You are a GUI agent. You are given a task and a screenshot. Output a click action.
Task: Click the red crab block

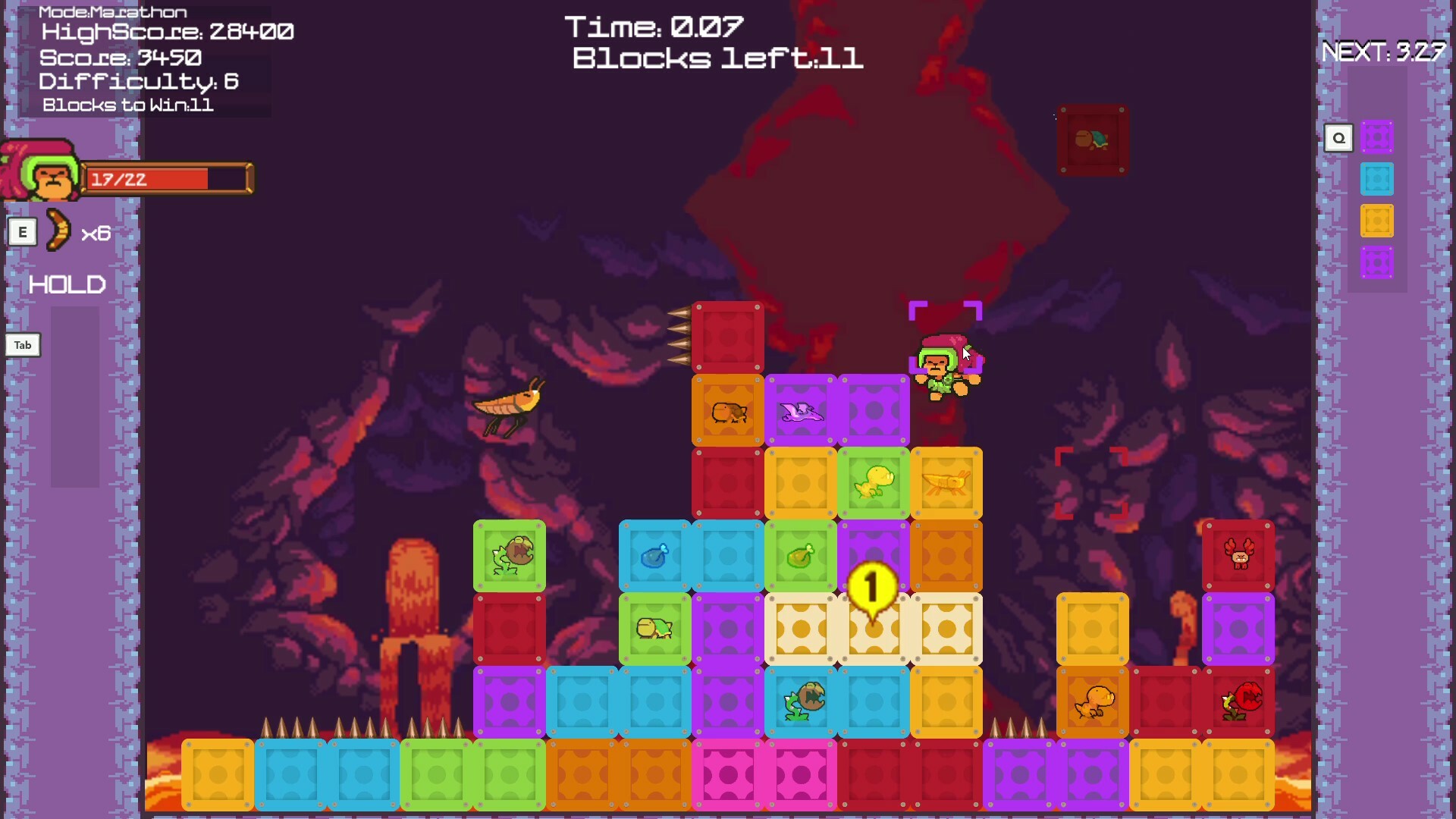coord(1238,556)
